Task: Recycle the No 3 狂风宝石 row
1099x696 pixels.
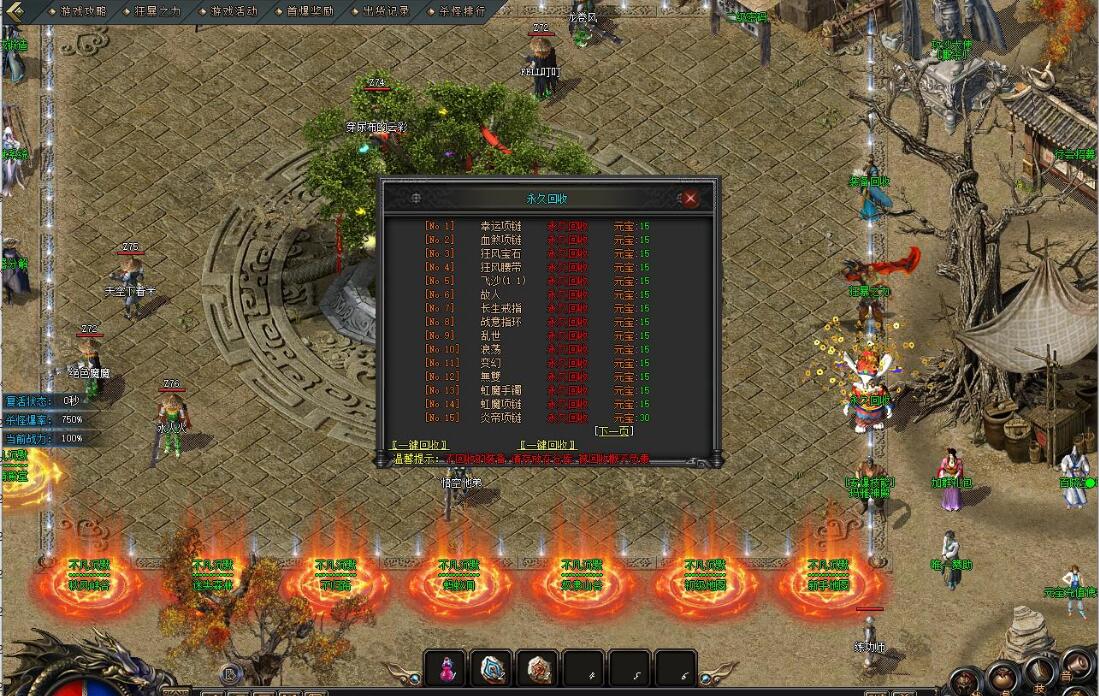Action: [x=568, y=254]
